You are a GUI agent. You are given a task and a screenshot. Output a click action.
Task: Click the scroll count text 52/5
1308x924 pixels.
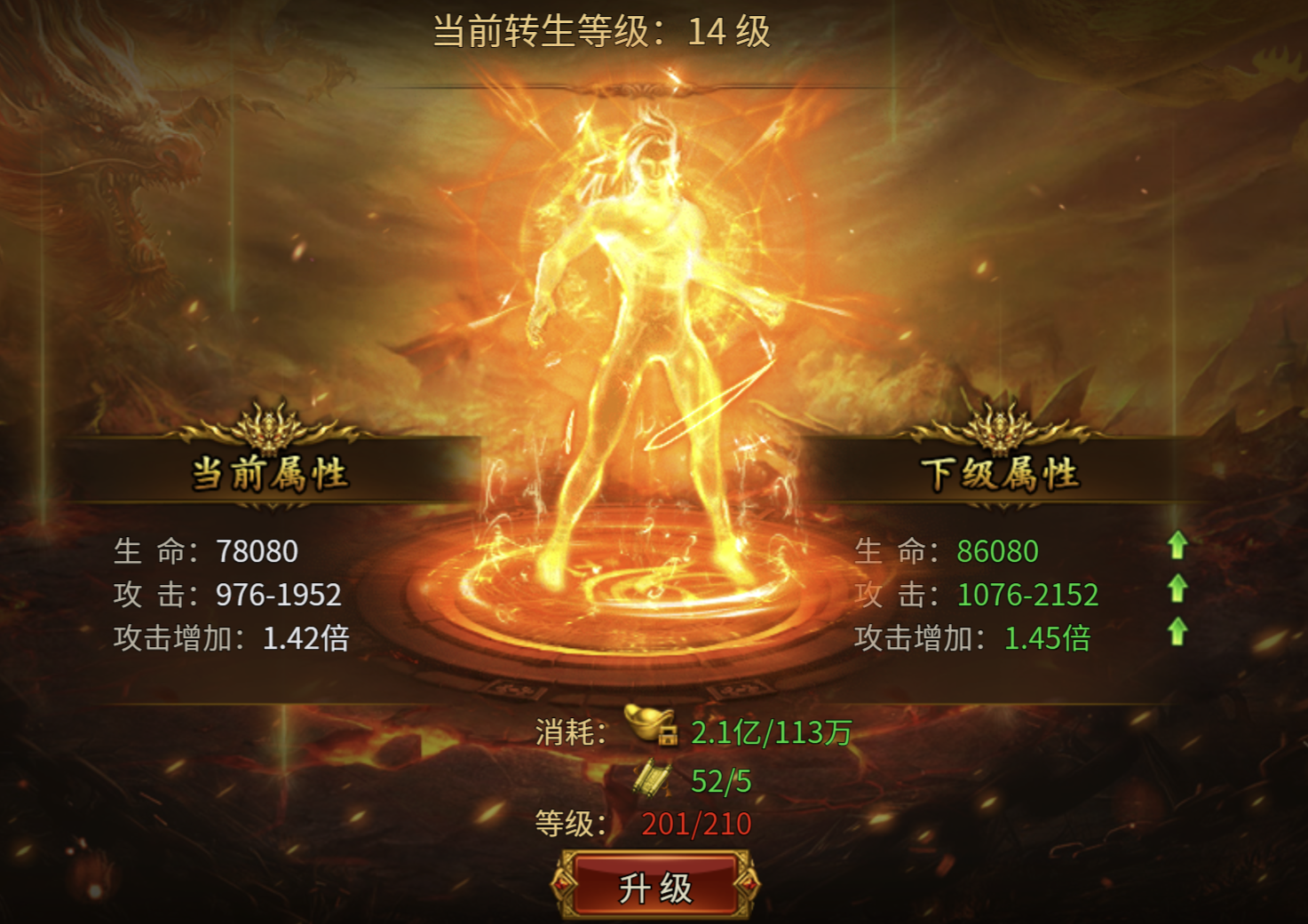point(721,779)
